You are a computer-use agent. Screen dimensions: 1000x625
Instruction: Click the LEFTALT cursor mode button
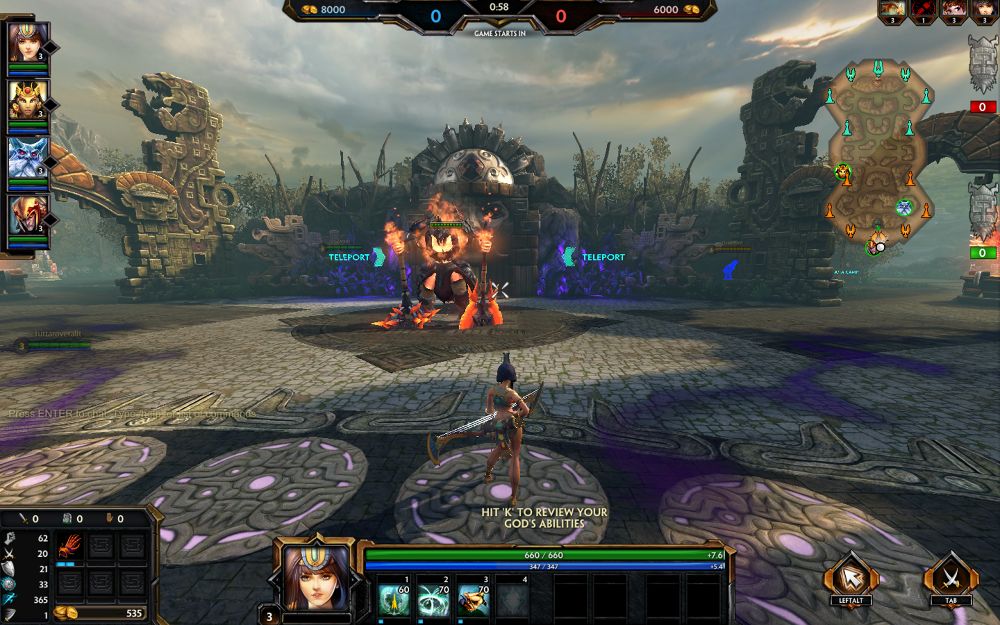[851, 577]
